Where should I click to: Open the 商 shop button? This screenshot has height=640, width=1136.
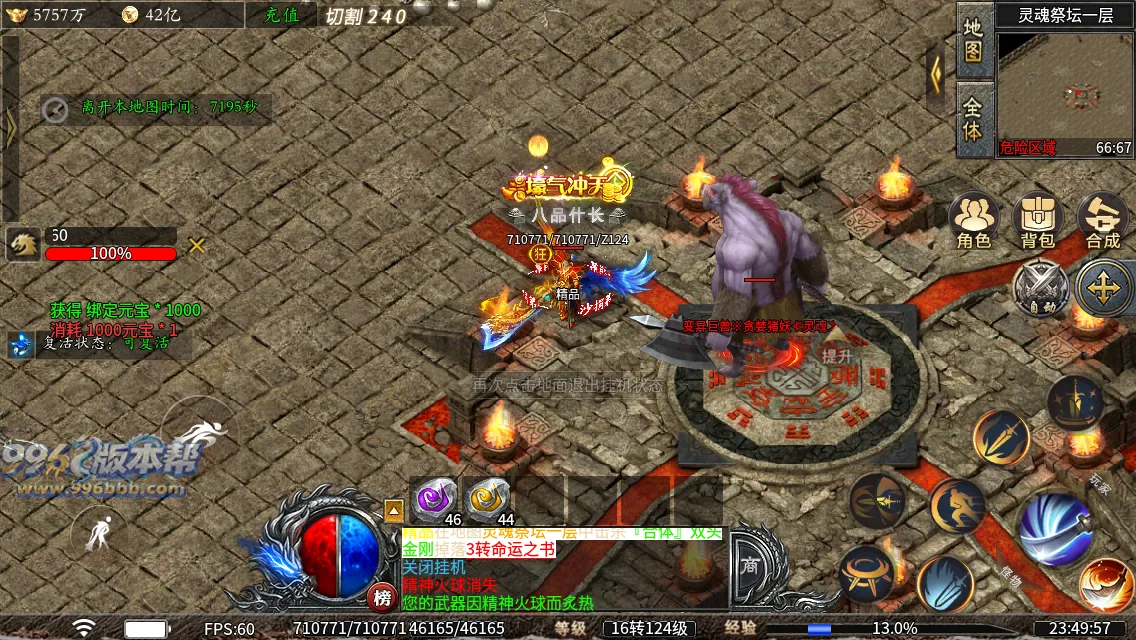(x=750, y=566)
